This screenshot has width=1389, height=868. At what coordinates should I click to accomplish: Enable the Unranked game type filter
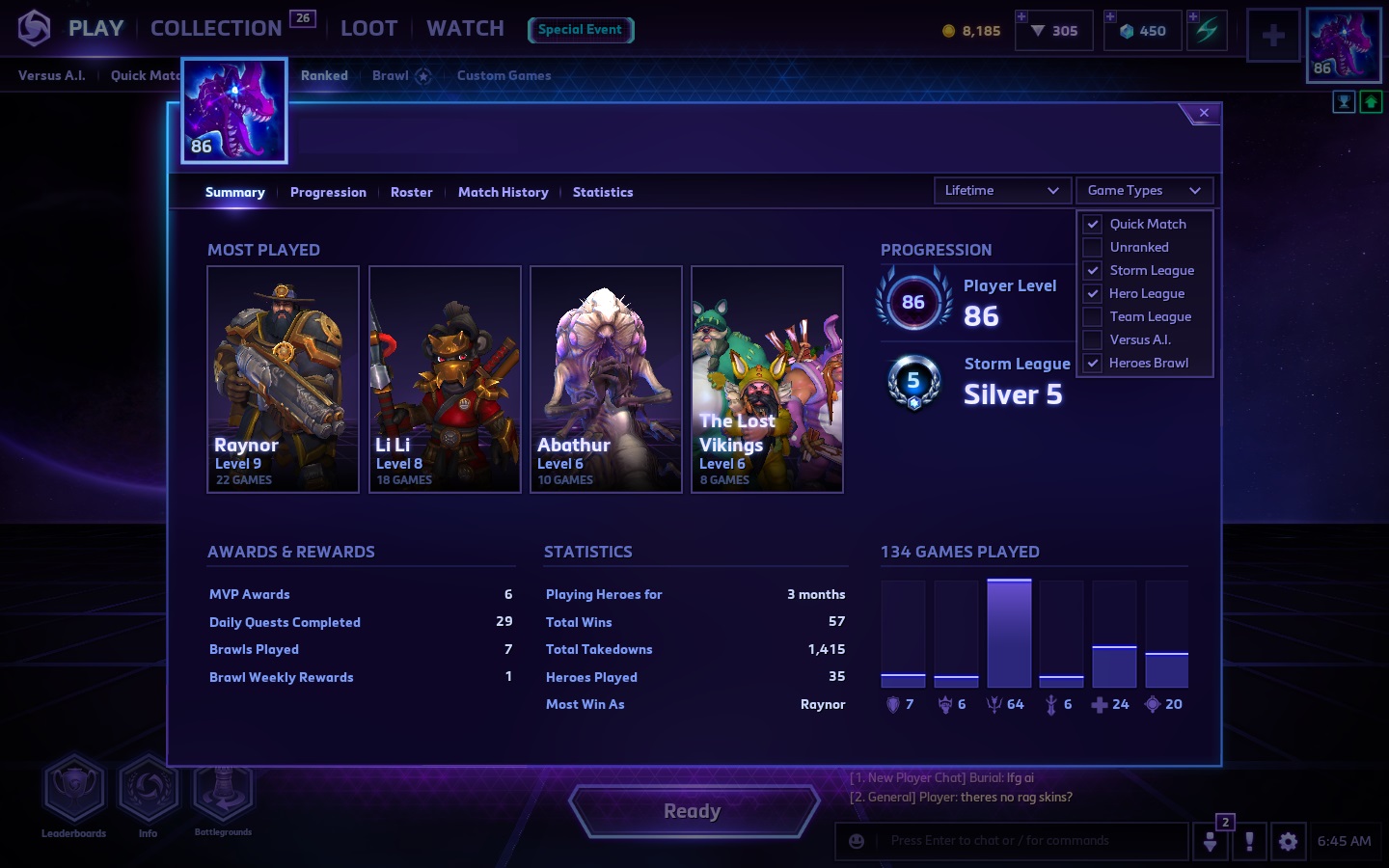tap(1093, 248)
